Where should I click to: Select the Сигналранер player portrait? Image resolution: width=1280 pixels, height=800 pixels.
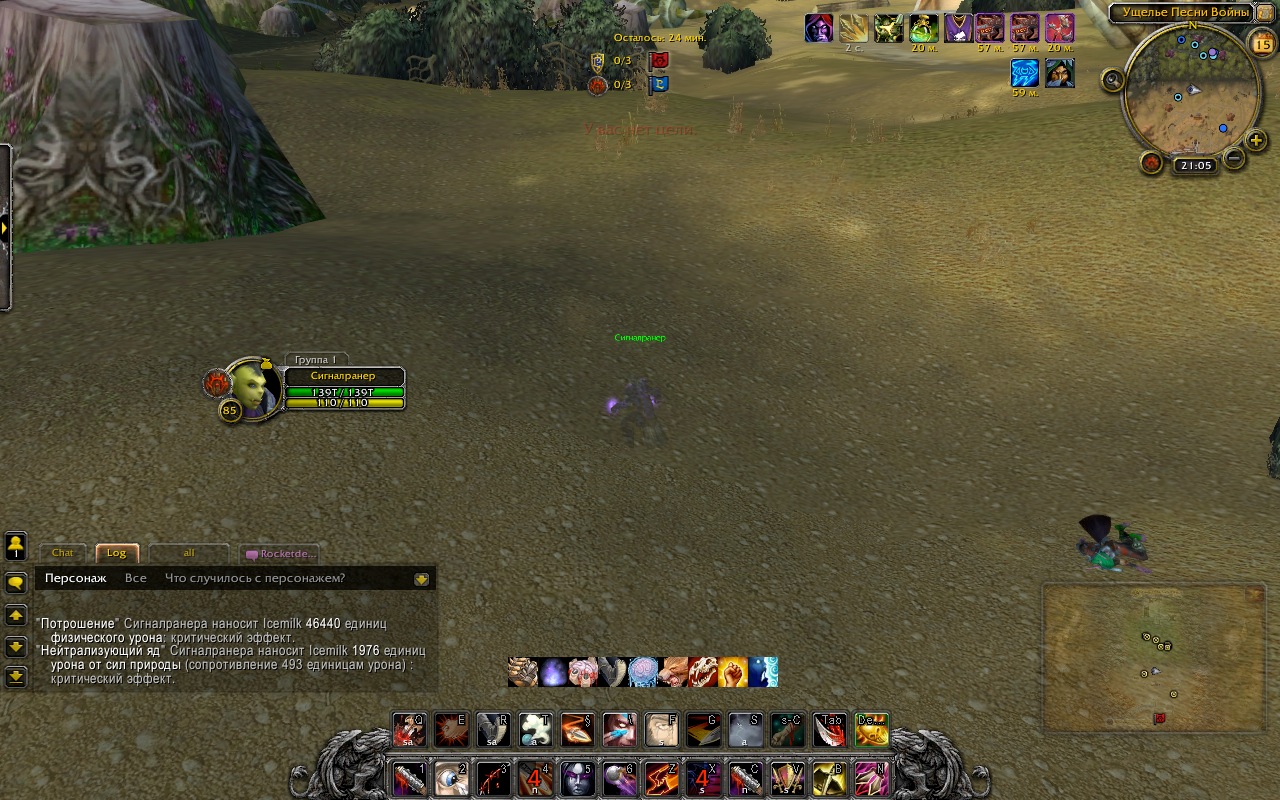click(251, 388)
